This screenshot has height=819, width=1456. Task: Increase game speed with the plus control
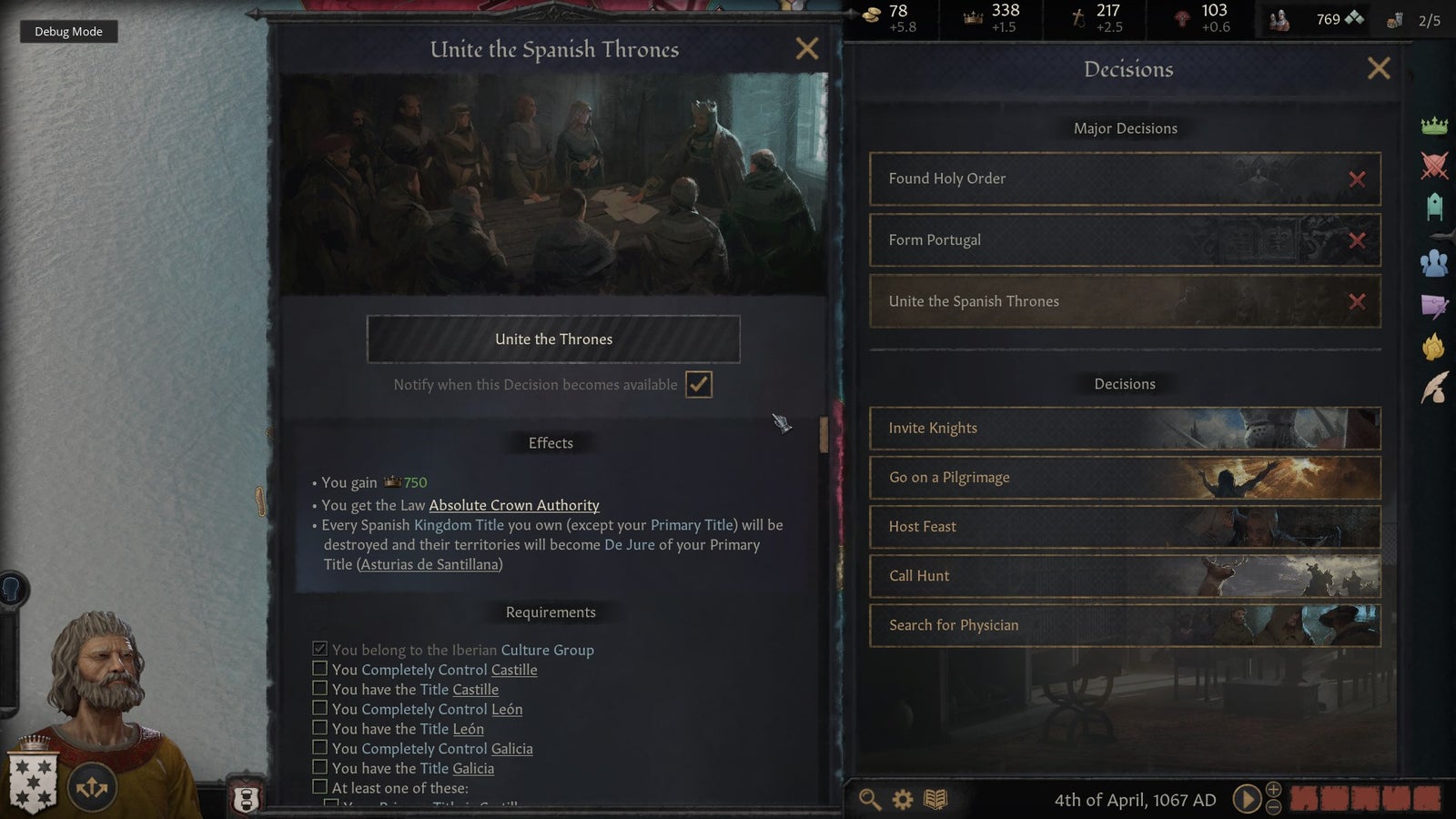point(1273,789)
